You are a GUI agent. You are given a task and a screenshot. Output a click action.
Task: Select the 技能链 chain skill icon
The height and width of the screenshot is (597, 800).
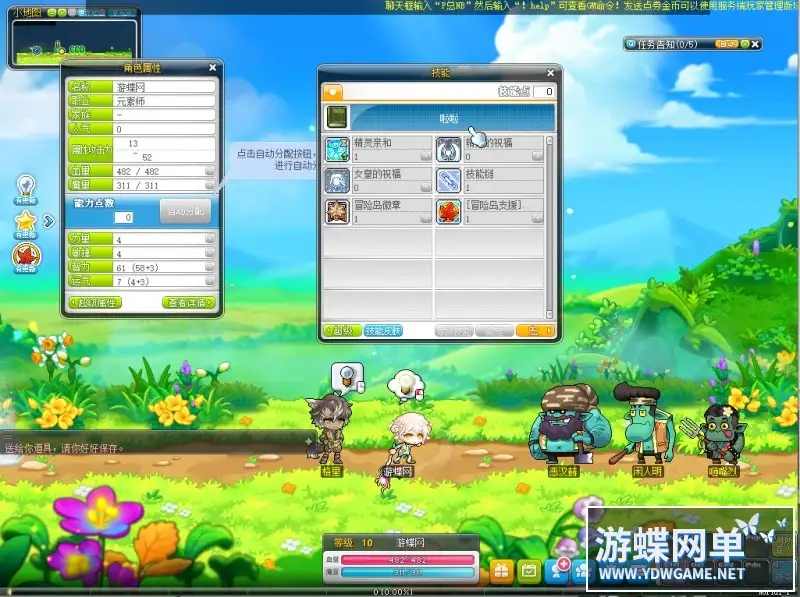[x=447, y=181]
